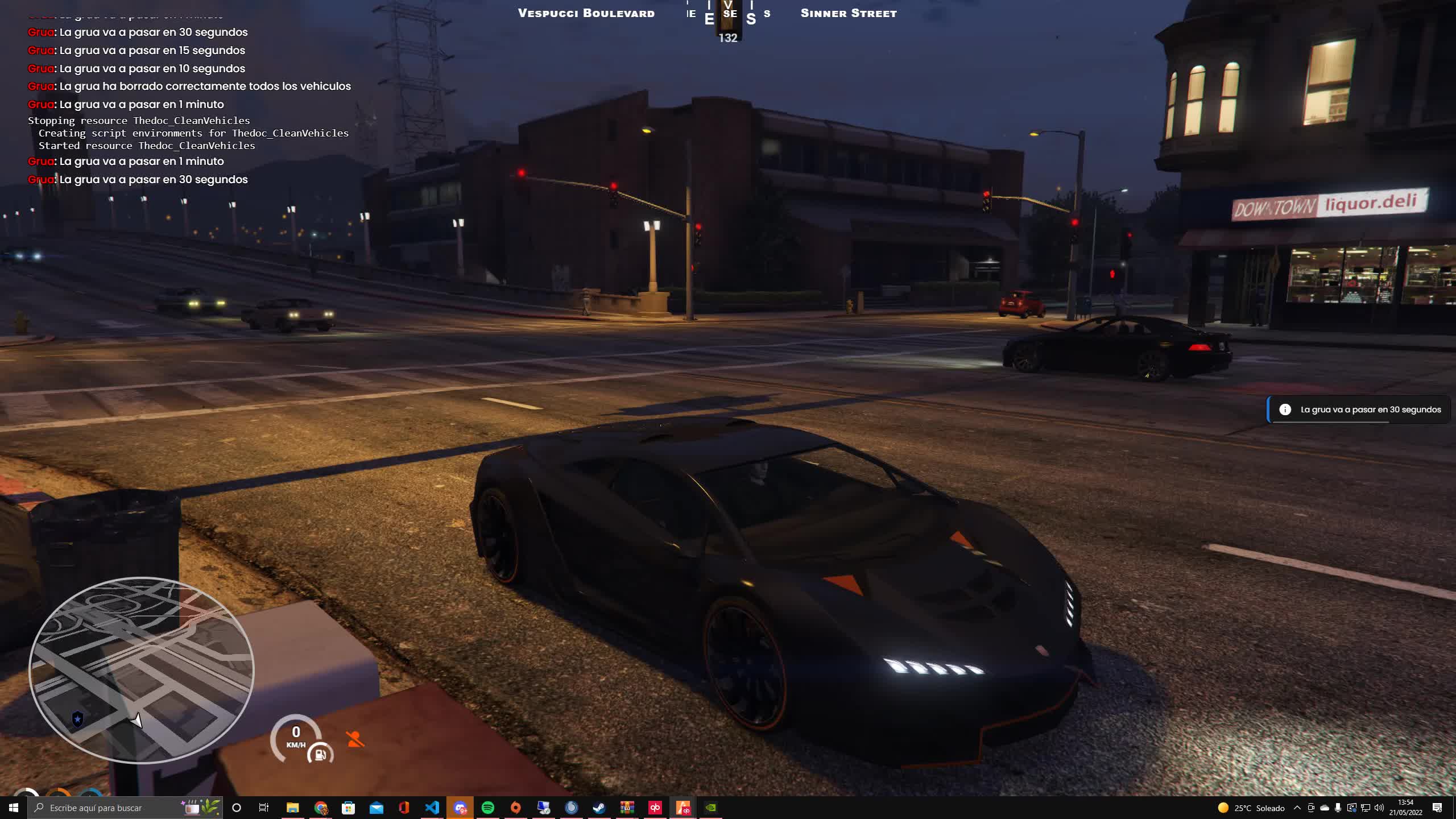Toggle the orange muted voice icon
Image resolution: width=1456 pixels, height=819 pixels.
355,739
